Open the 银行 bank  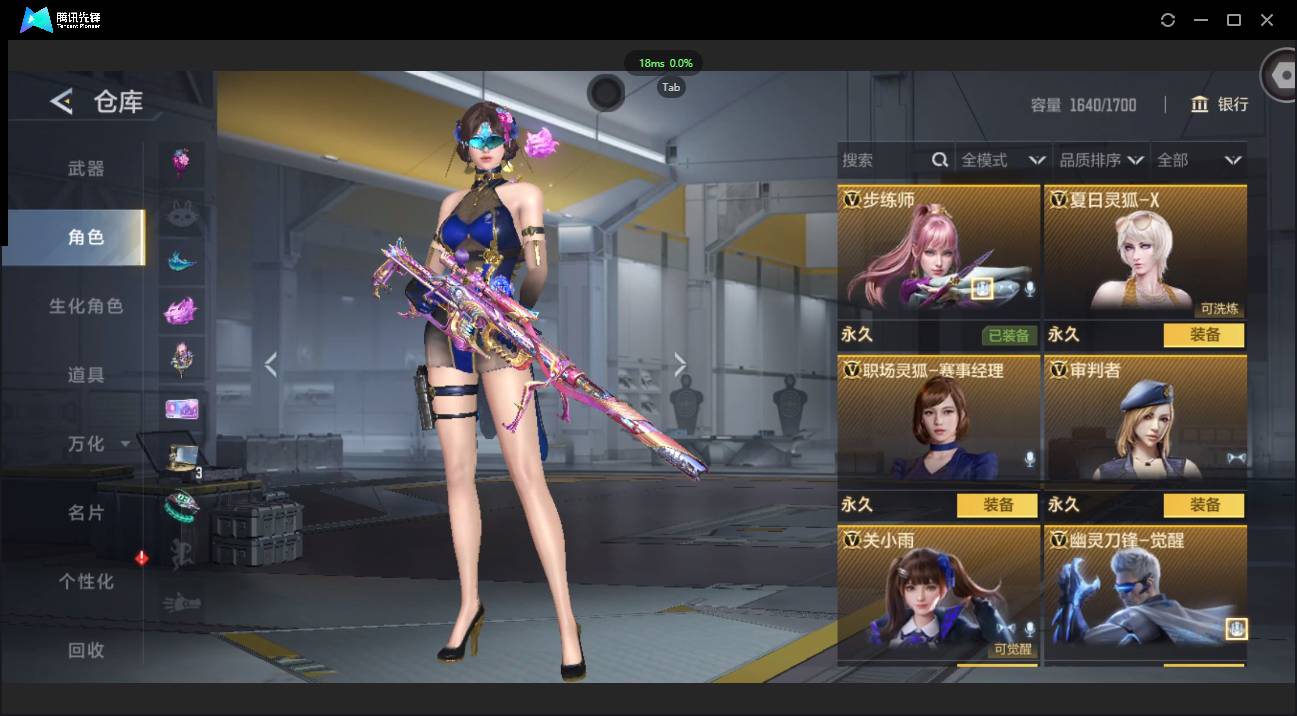pyautogui.click(x=1219, y=104)
